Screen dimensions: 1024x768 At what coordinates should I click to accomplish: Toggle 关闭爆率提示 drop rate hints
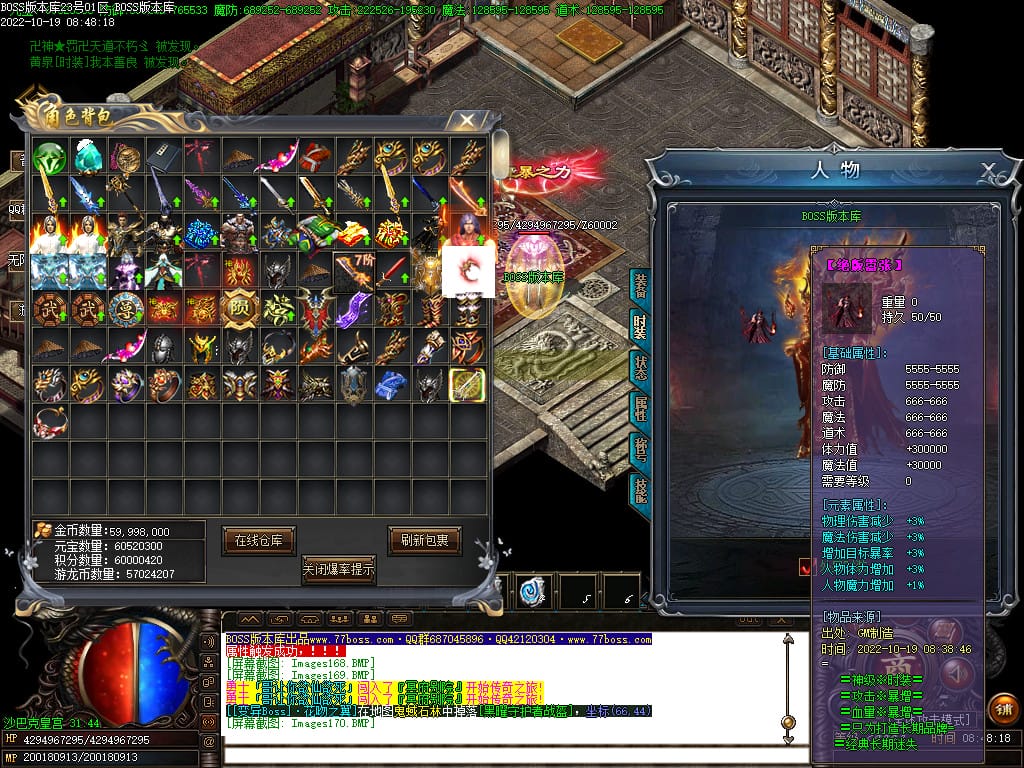(339, 570)
